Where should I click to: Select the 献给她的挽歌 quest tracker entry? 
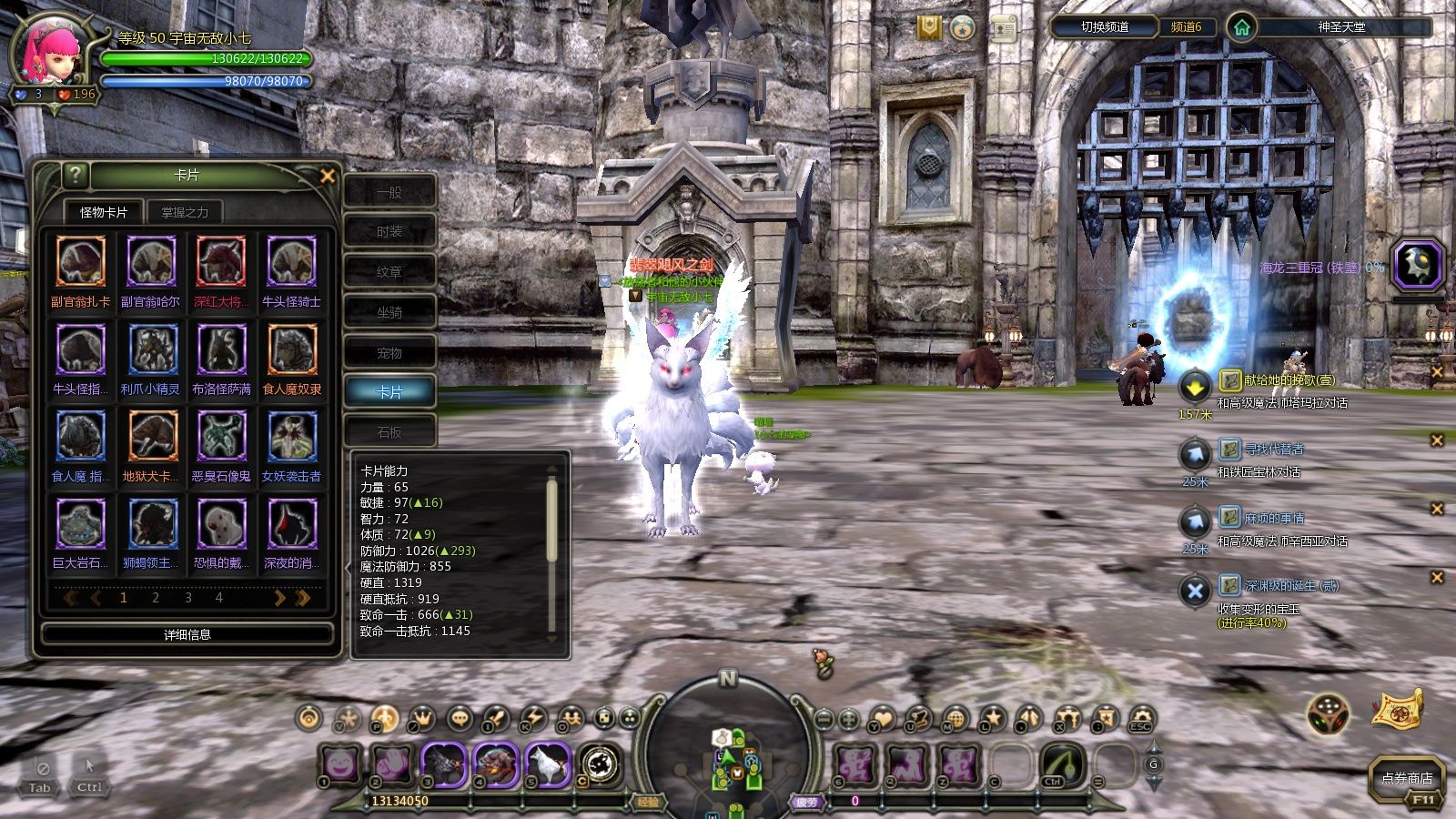point(1277,380)
